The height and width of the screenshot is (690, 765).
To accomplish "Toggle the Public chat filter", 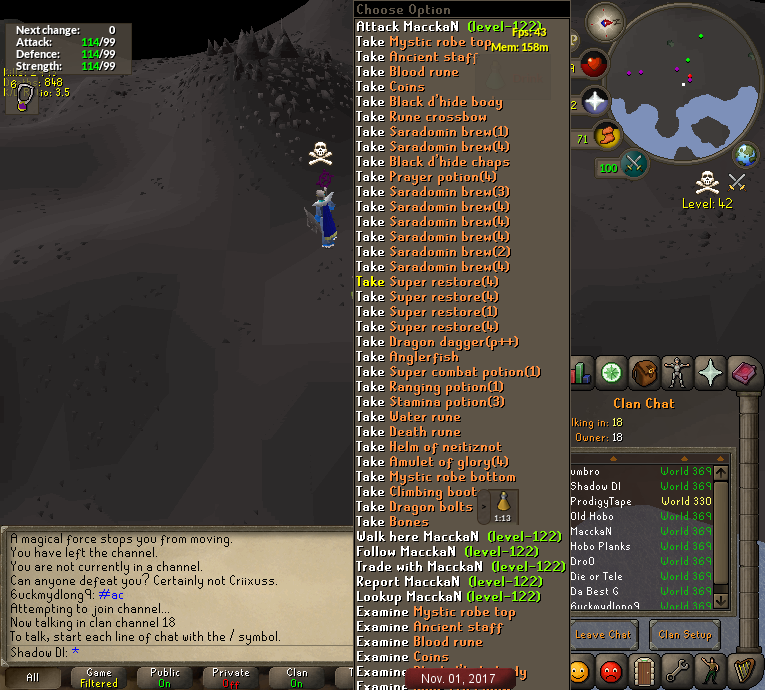I will pyautogui.click(x=165, y=677).
